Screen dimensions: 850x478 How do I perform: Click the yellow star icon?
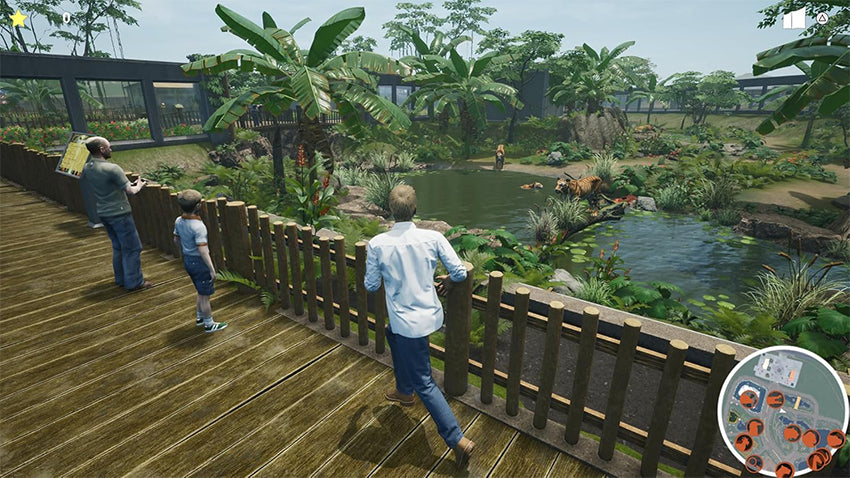click(18, 18)
